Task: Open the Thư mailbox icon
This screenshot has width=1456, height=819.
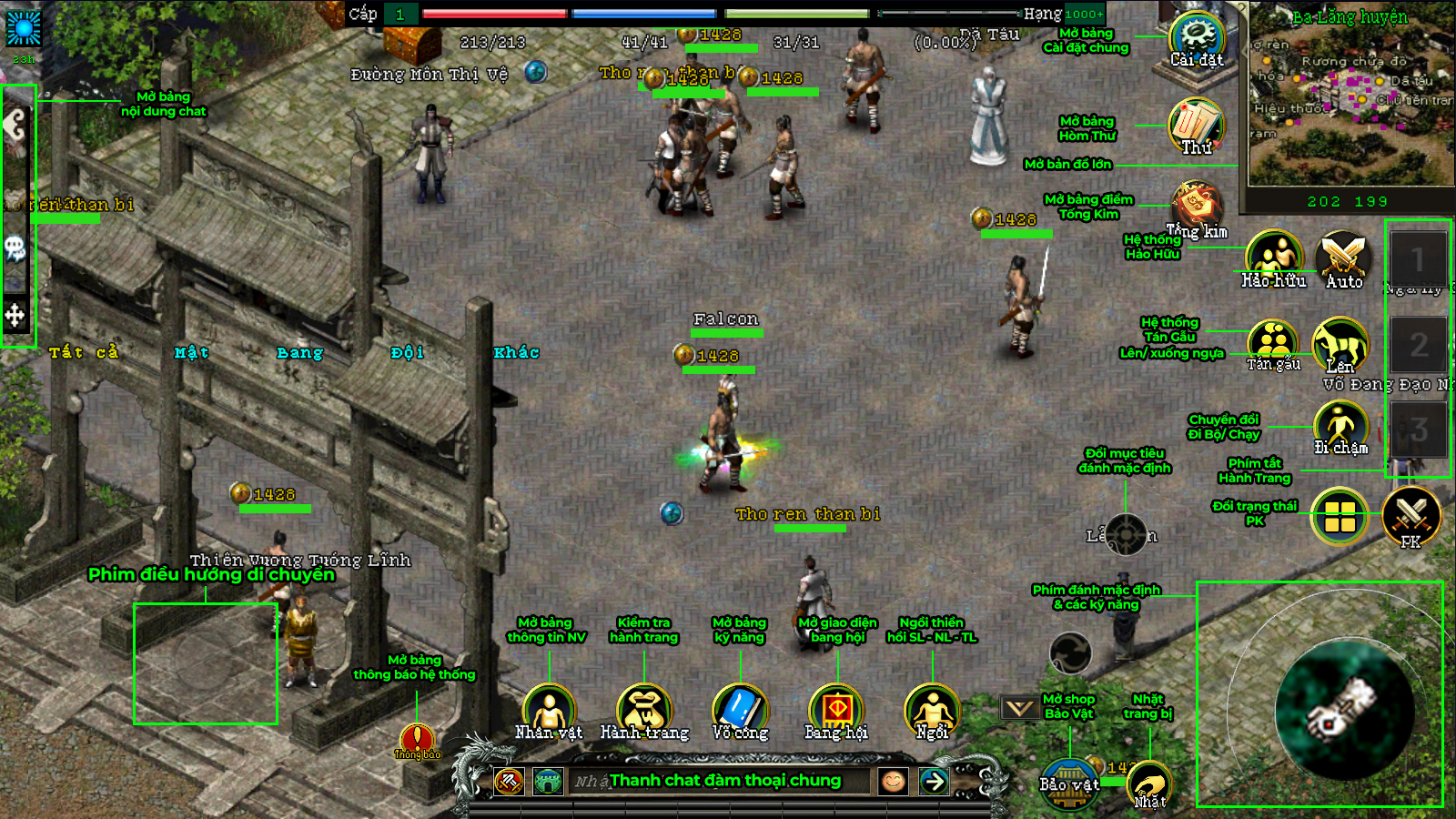Action: (x=1196, y=125)
